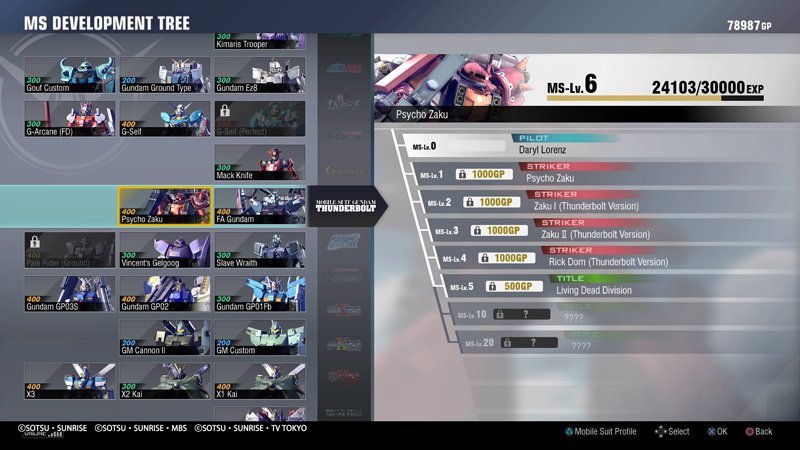Pick the GM Cannon II tile
This screenshot has height=450, width=800.
(165, 338)
